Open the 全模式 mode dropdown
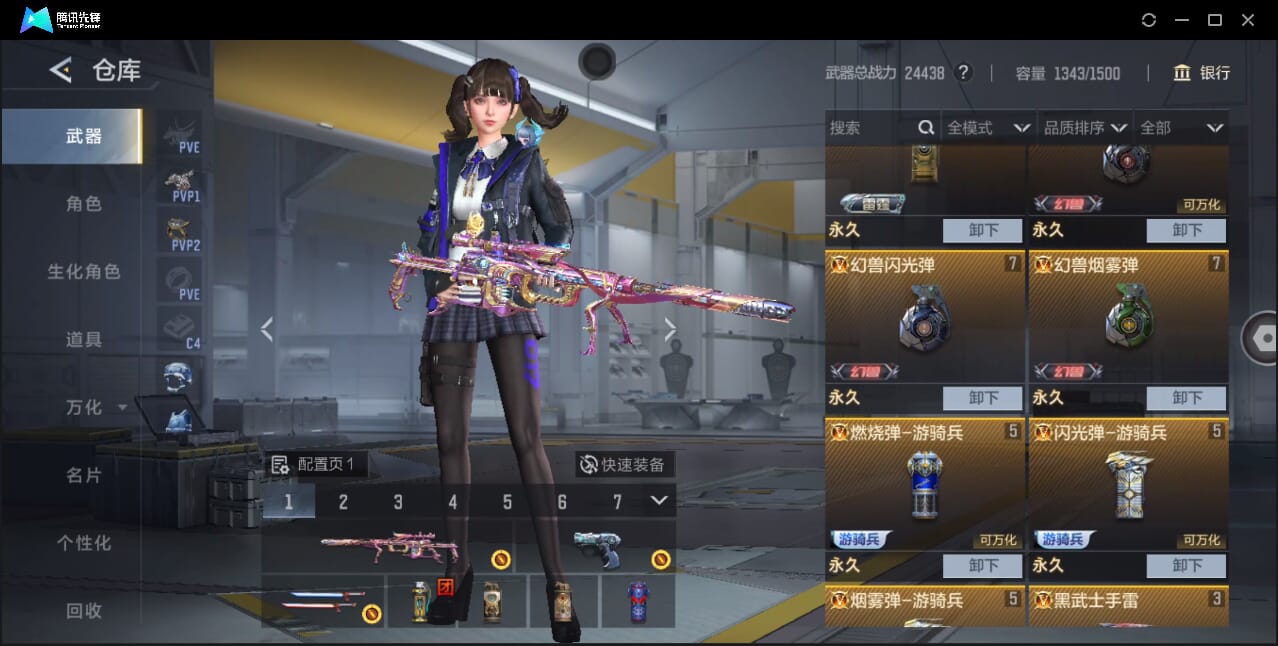Viewport: 1278px width, 646px height. pyautogui.click(x=988, y=128)
